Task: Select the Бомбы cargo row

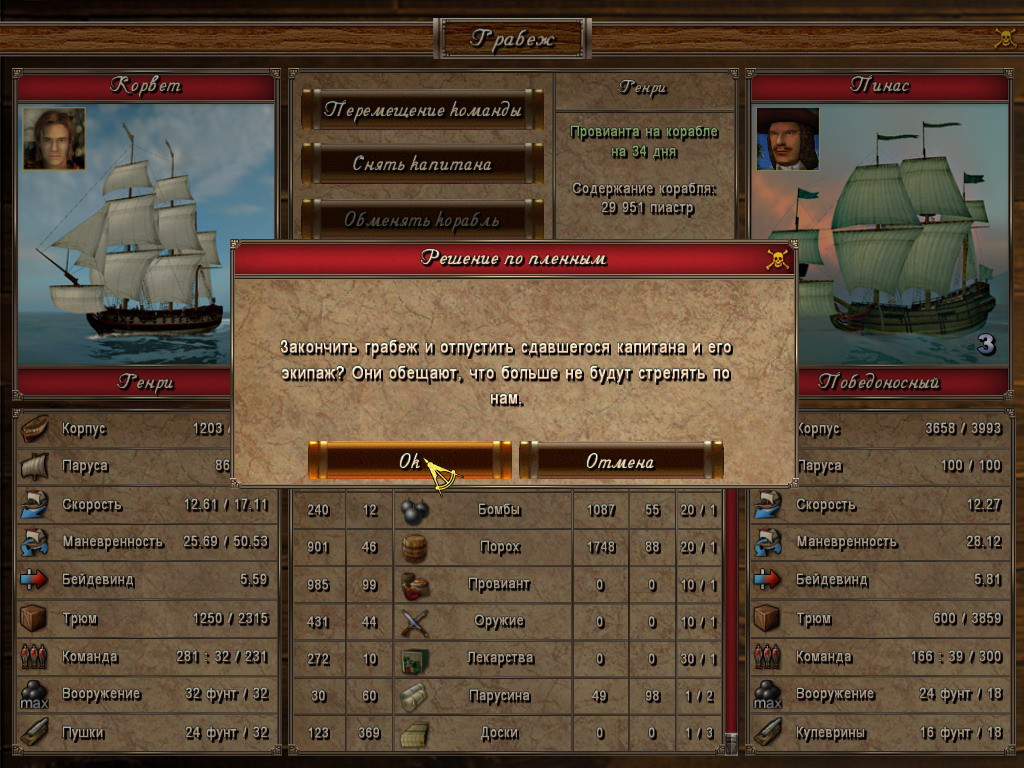Action: point(498,510)
